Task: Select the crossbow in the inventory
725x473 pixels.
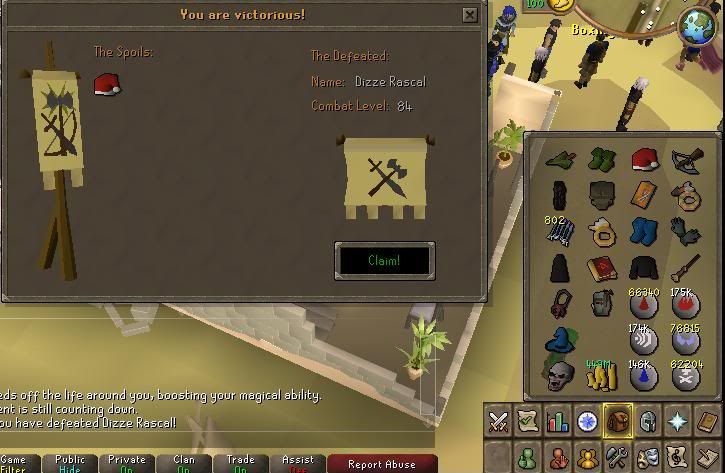Action: (x=686, y=159)
